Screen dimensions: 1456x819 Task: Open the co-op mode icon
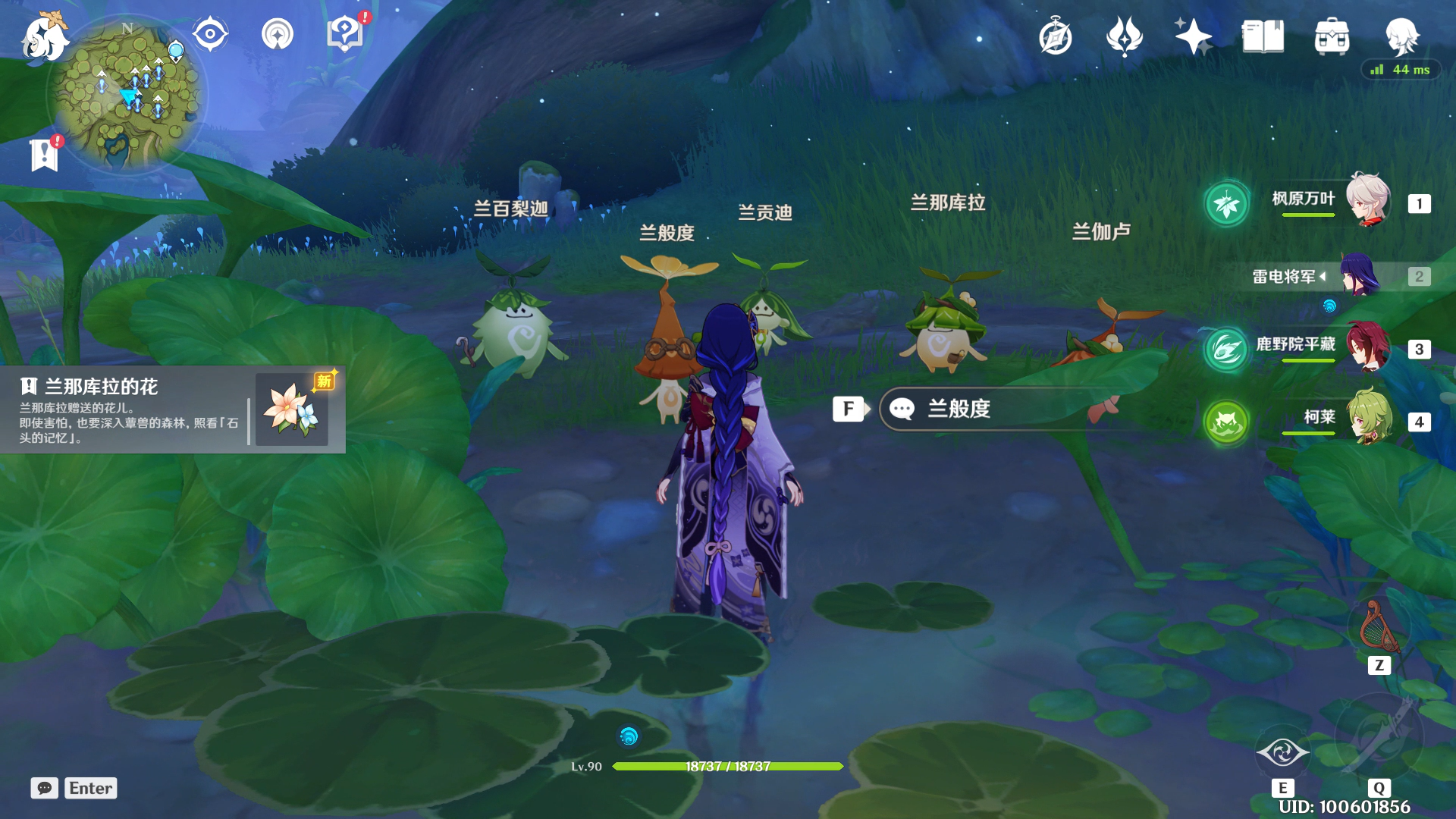coord(277,34)
